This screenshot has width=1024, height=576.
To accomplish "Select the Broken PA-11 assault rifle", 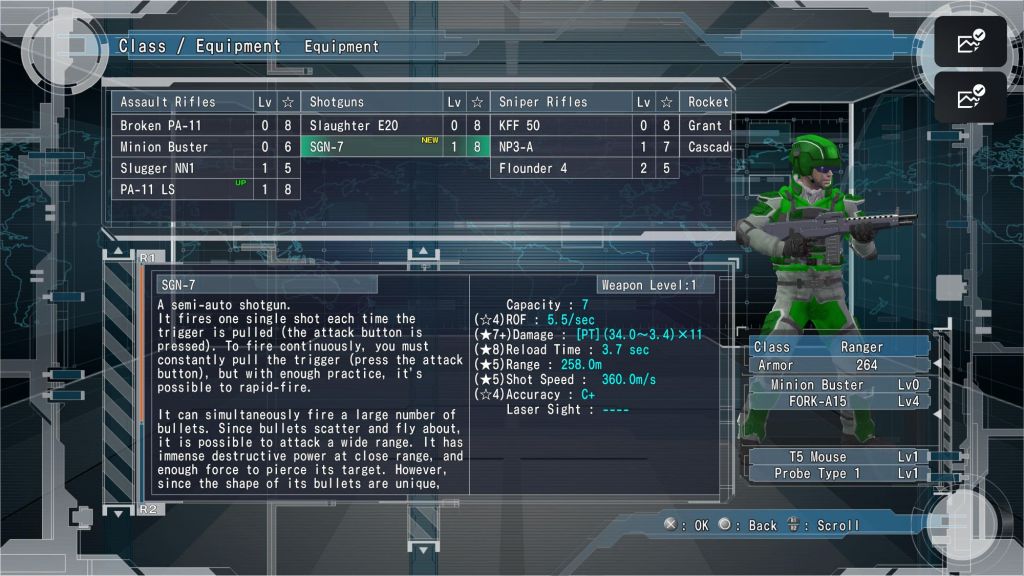I will click(181, 126).
